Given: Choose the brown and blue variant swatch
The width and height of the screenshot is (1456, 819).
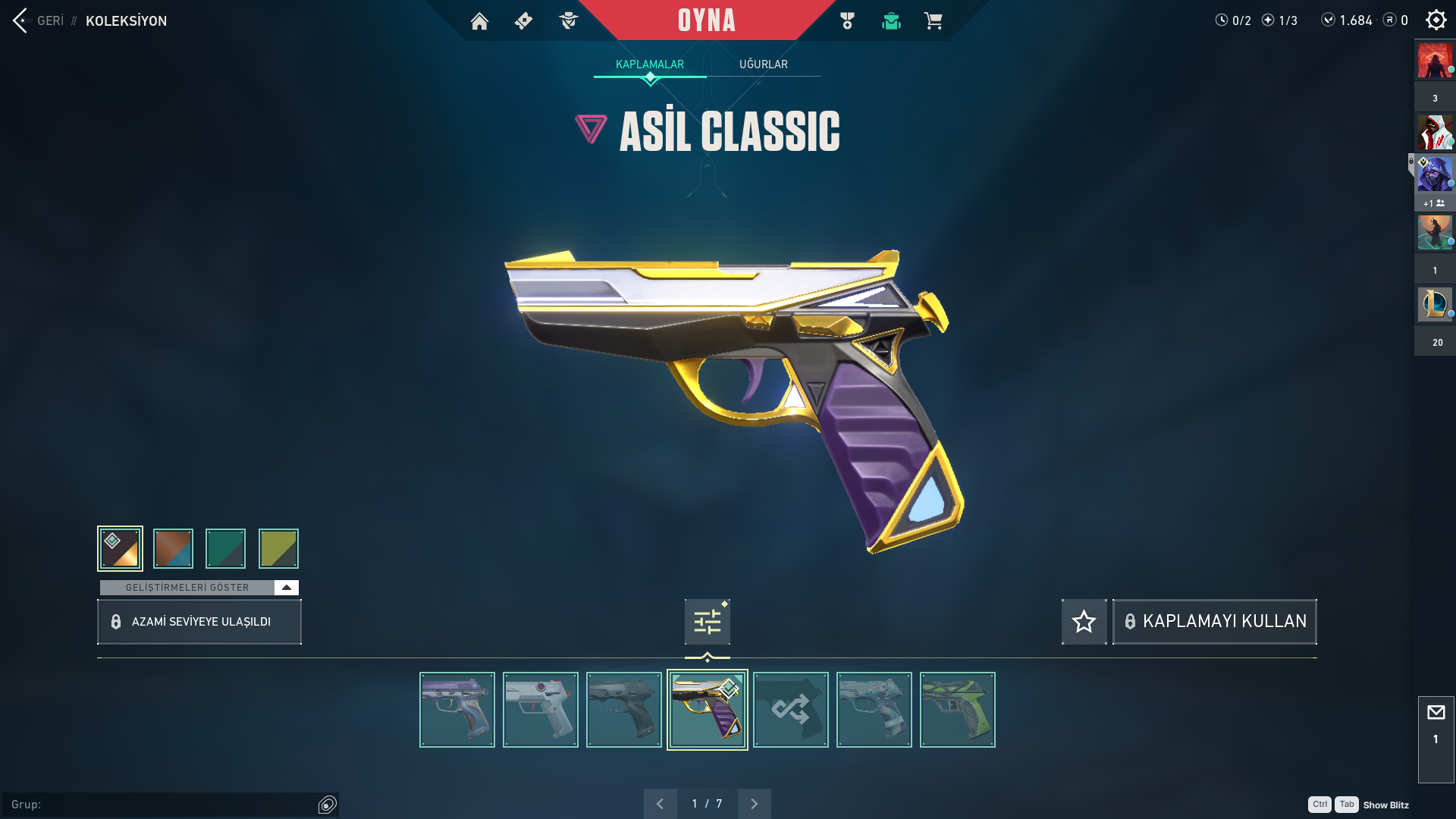Looking at the screenshot, I should pyautogui.click(x=173, y=548).
